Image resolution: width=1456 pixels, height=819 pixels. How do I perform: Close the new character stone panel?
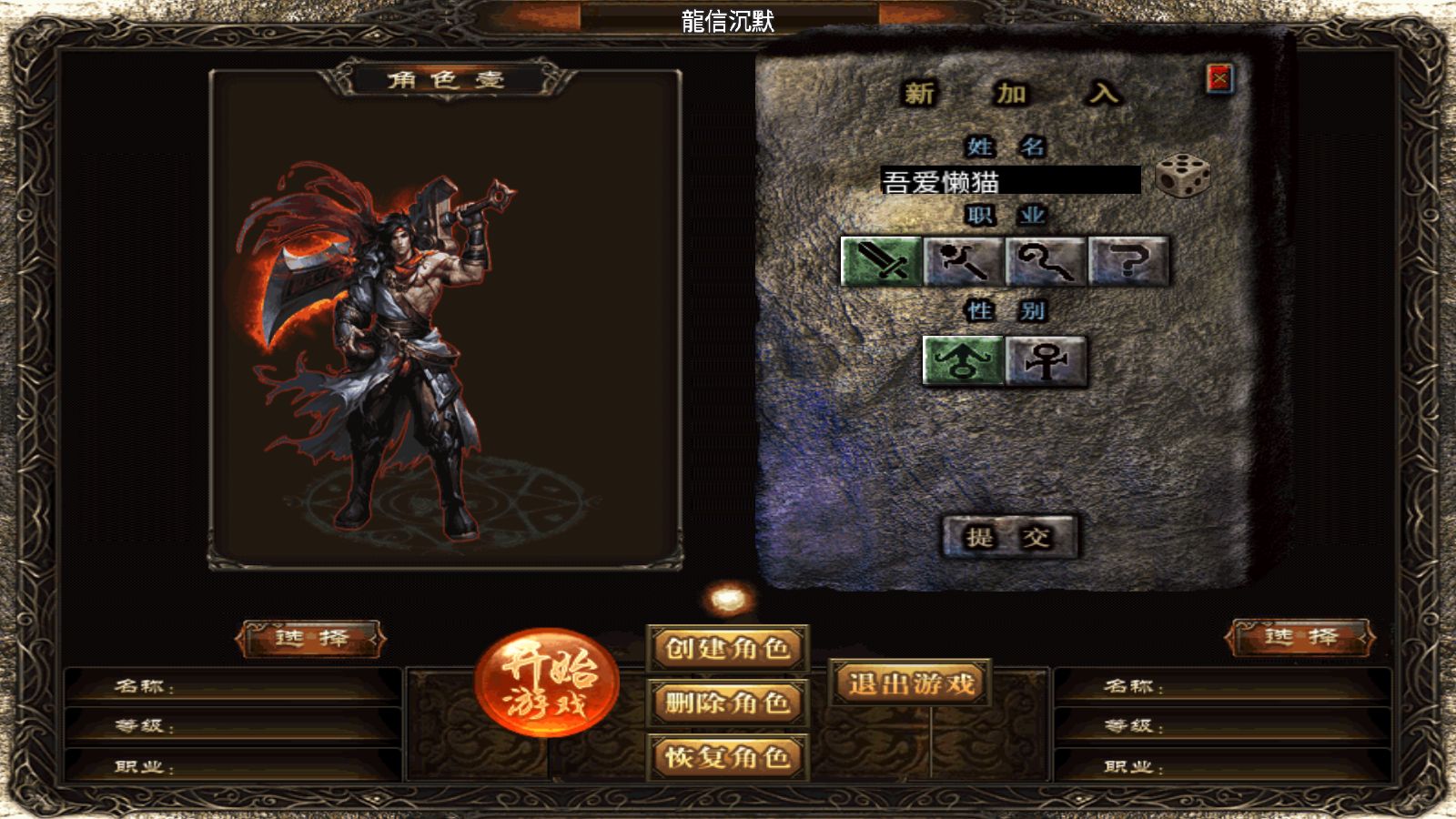point(1219,79)
